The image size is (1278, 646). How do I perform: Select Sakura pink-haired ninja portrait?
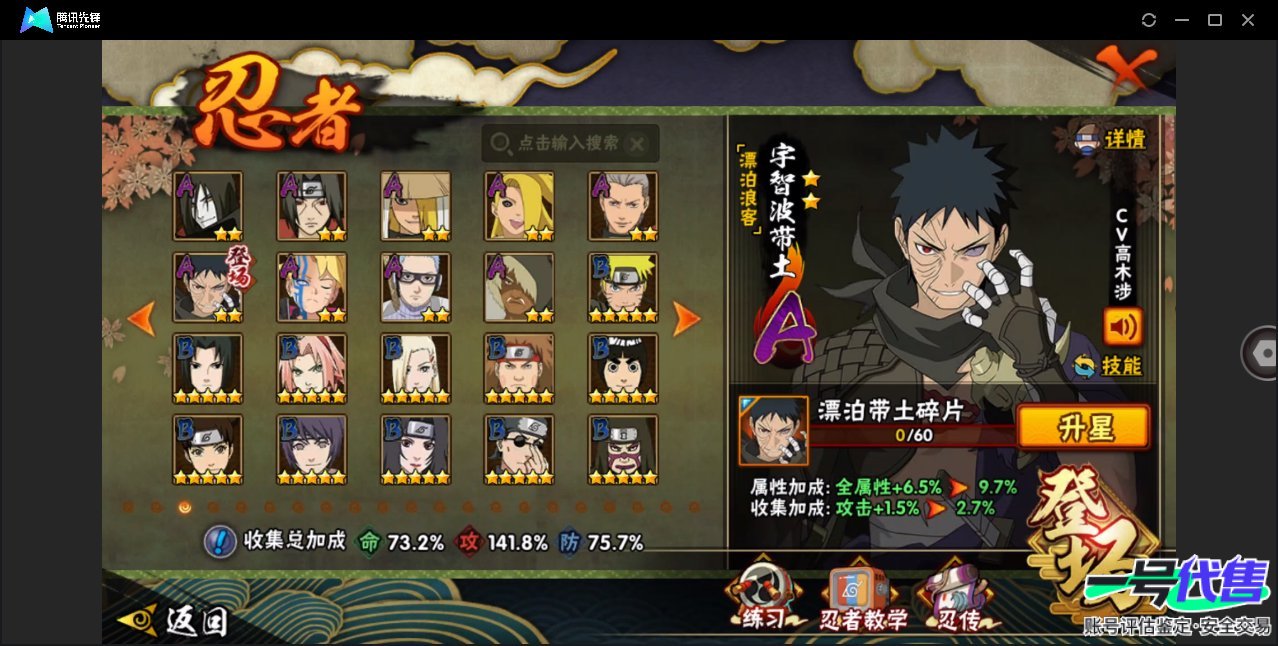pos(312,368)
